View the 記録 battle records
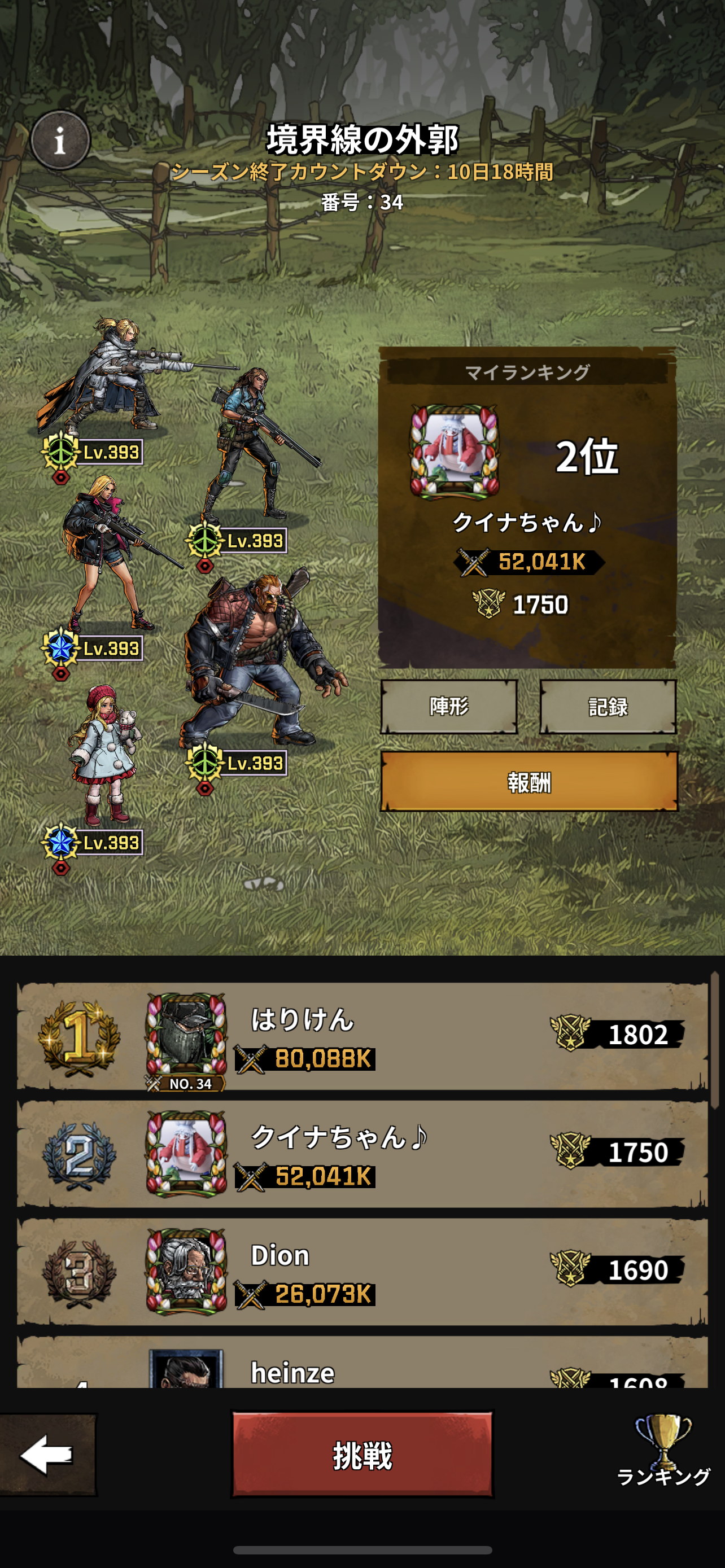Screen dimensions: 725x1568 [608, 706]
